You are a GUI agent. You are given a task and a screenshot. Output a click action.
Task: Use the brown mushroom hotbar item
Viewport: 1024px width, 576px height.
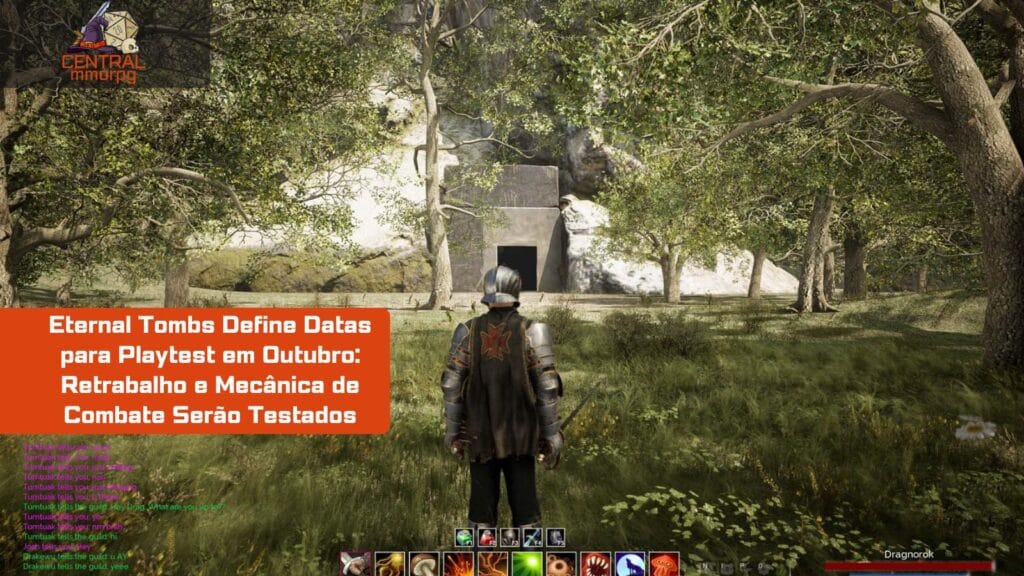tap(424, 565)
